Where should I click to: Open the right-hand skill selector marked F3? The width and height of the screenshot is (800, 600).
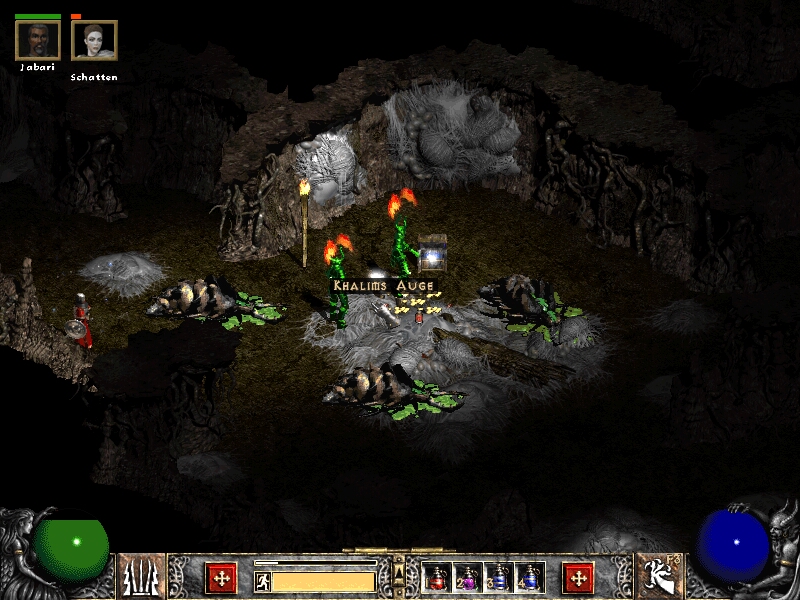click(658, 577)
